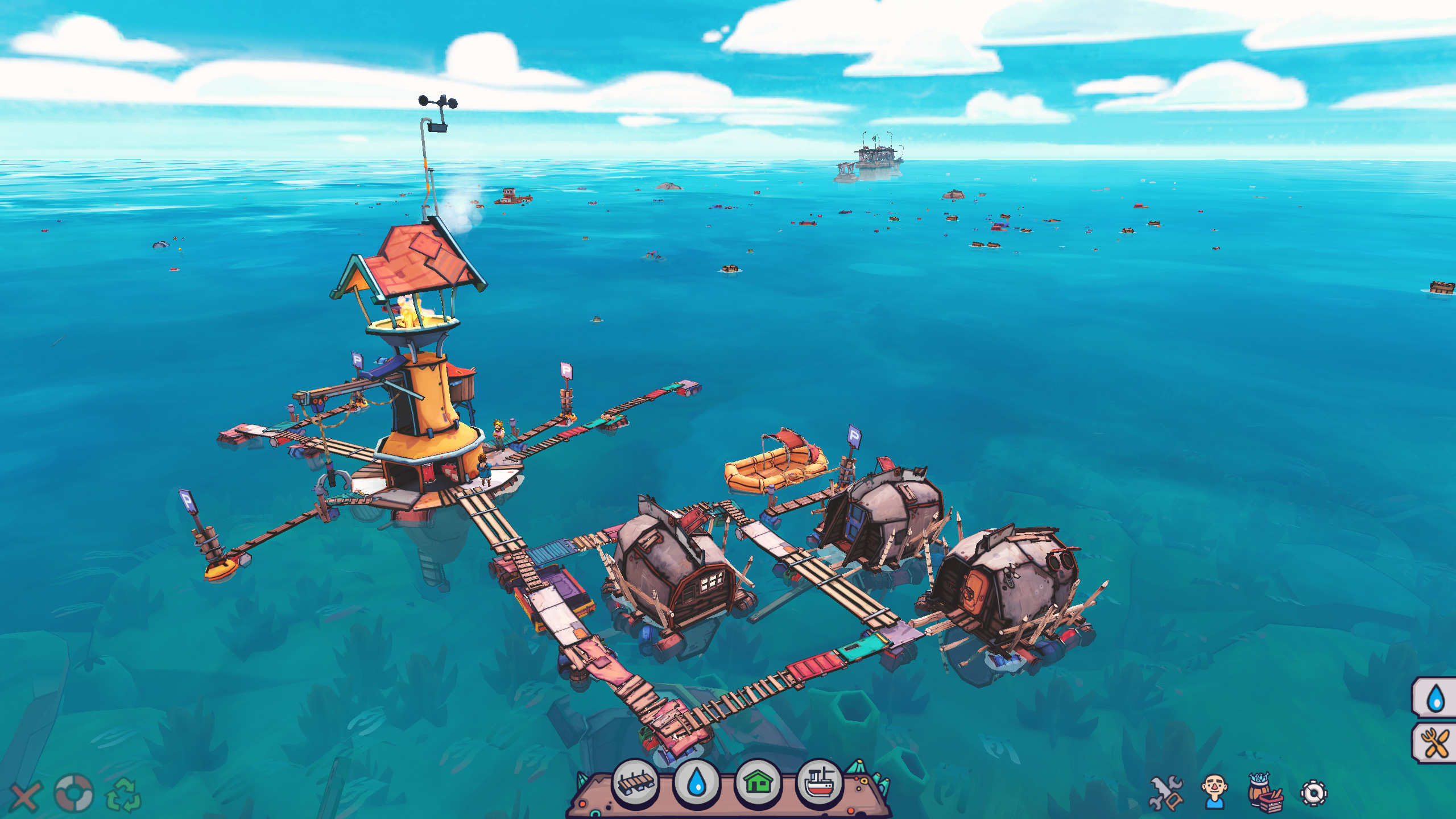Show the bald villager population panel
Image resolution: width=1456 pixels, height=819 pixels.
(1214, 792)
